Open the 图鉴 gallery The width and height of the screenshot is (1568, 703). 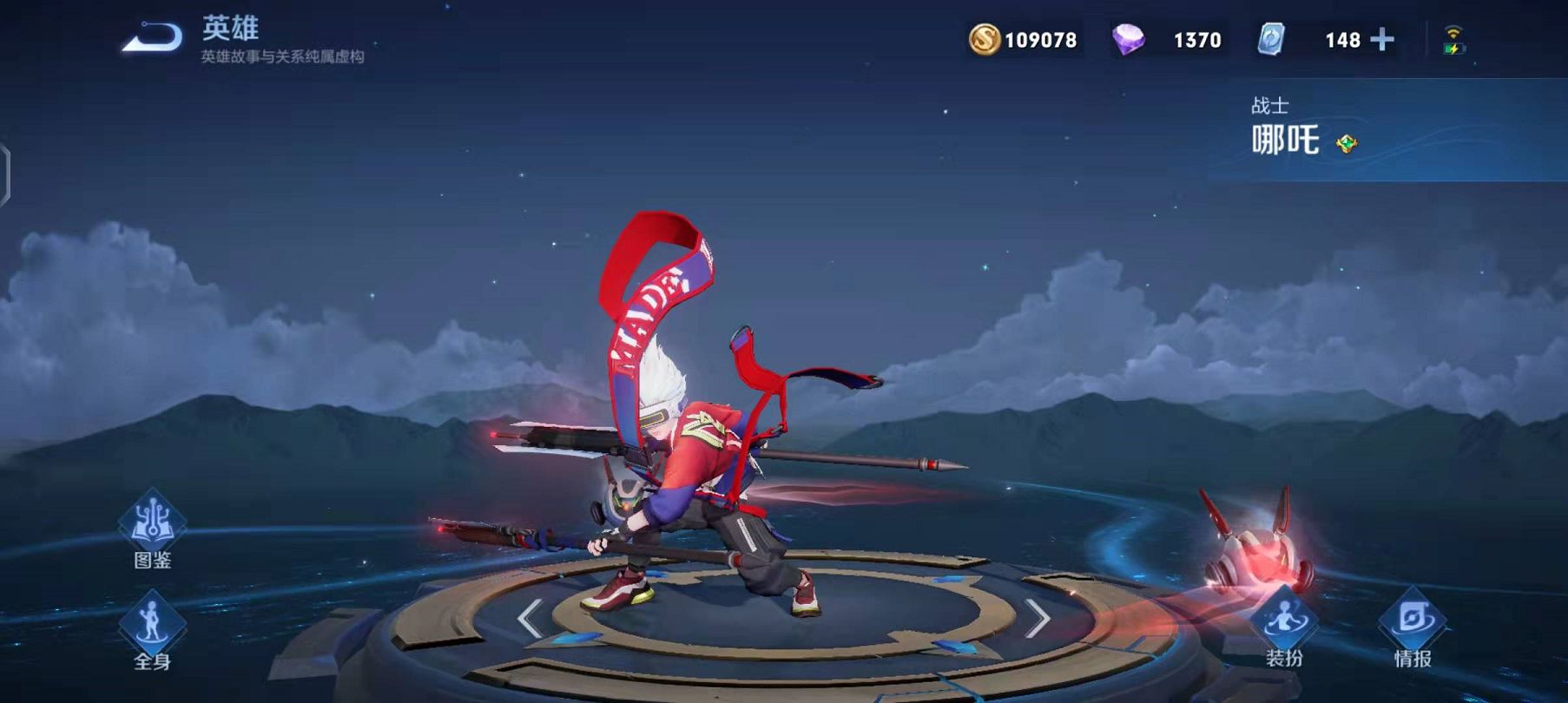(x=152, y=529)
